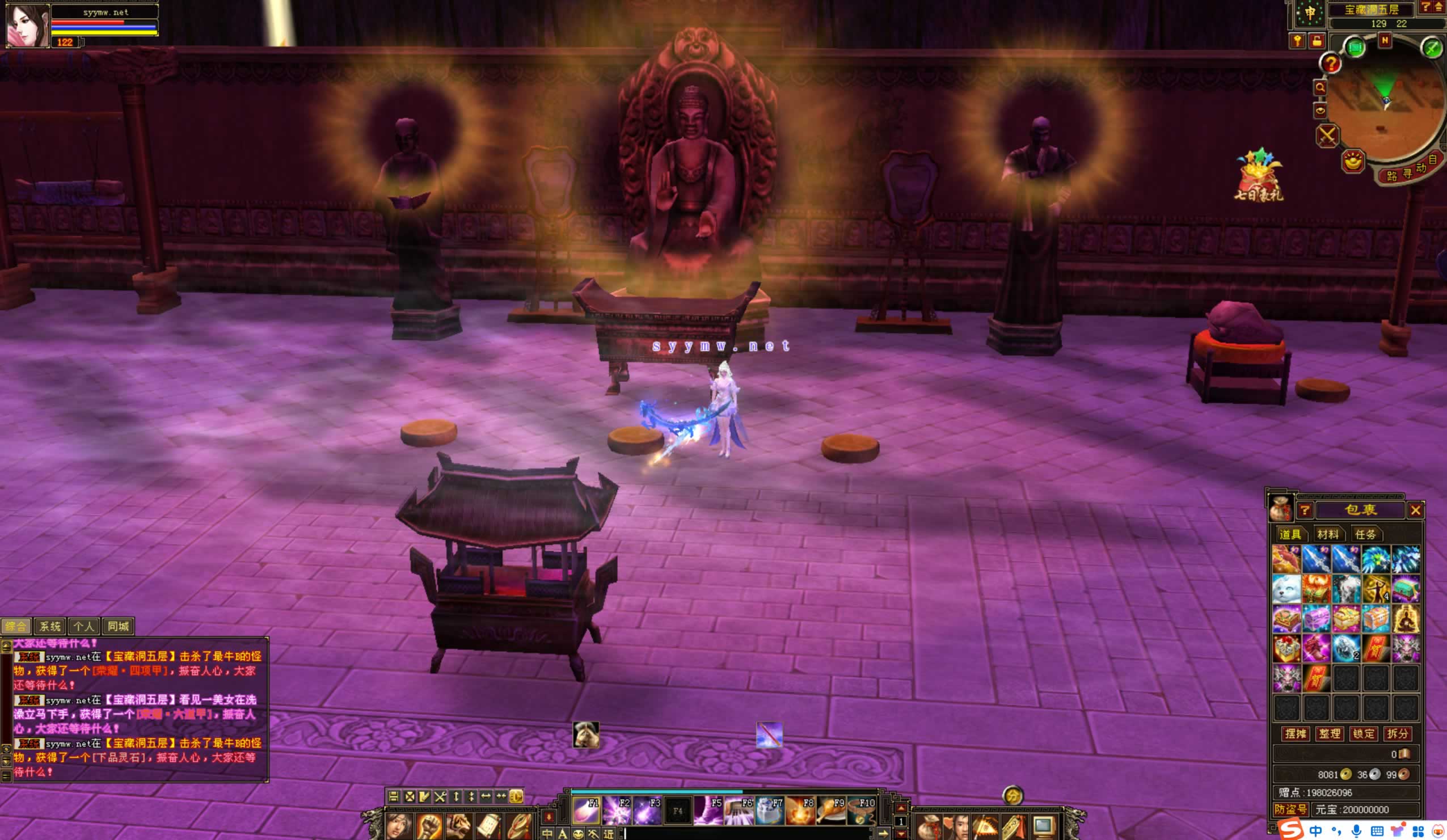Toggle the 锁定 lock button

point(1363,734)
